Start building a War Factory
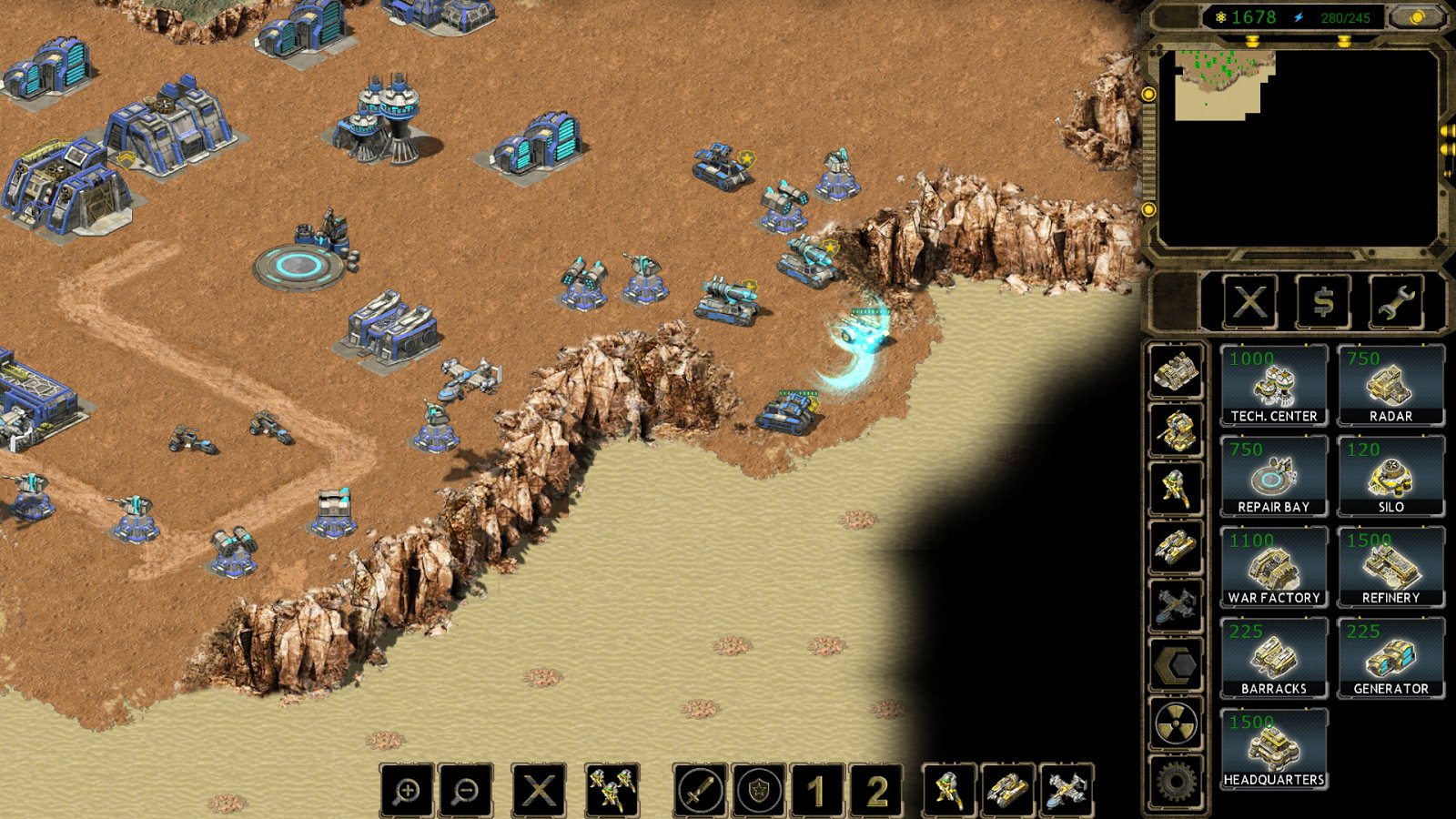The height and width of the screenshot is (819, 1456). tap(1273, 567)
